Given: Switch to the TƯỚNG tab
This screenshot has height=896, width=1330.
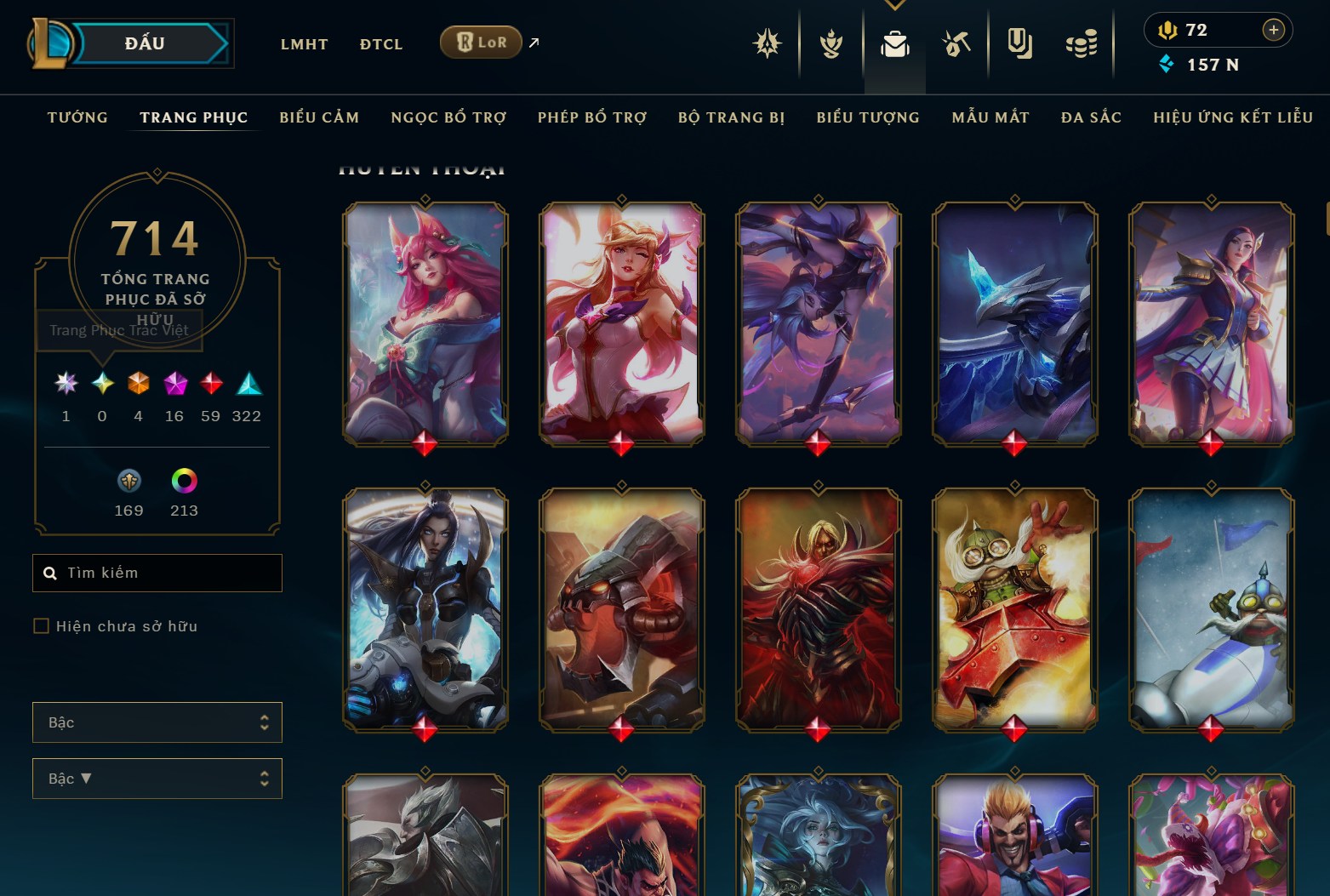Looking at the screenshot, I should click(77, 117).
